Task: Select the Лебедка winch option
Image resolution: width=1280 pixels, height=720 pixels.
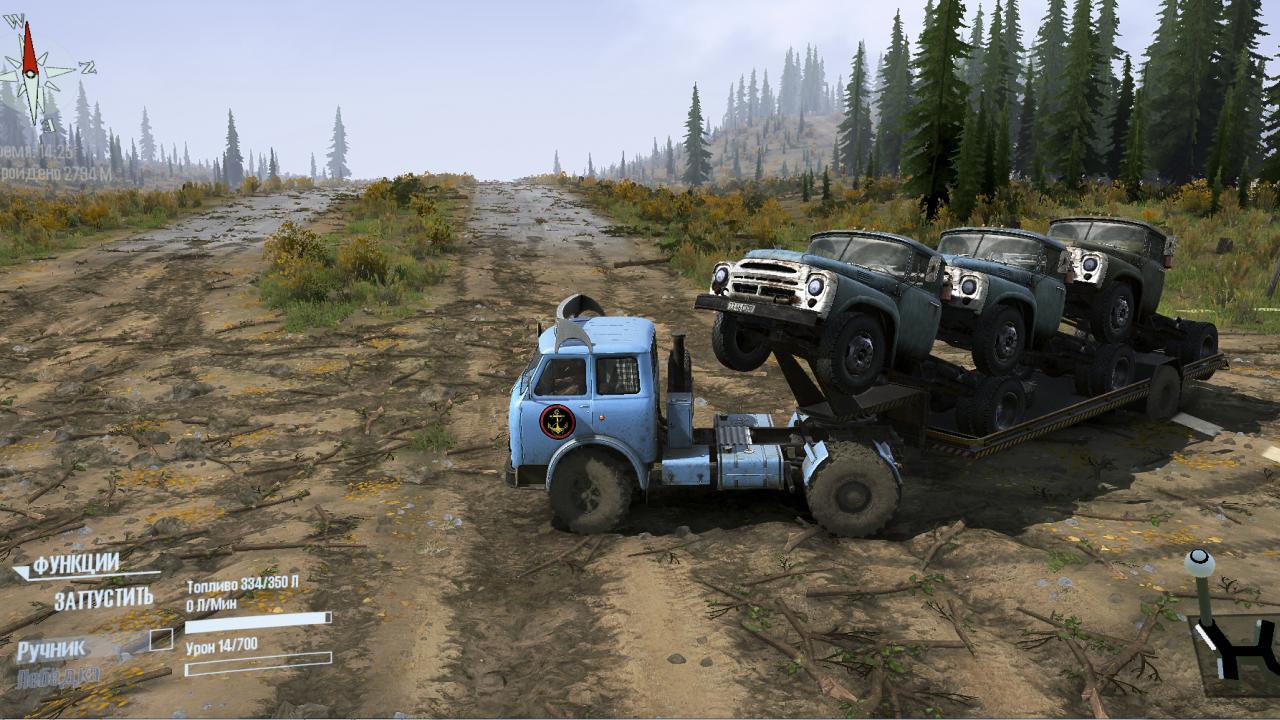Action: click(58, 677)
